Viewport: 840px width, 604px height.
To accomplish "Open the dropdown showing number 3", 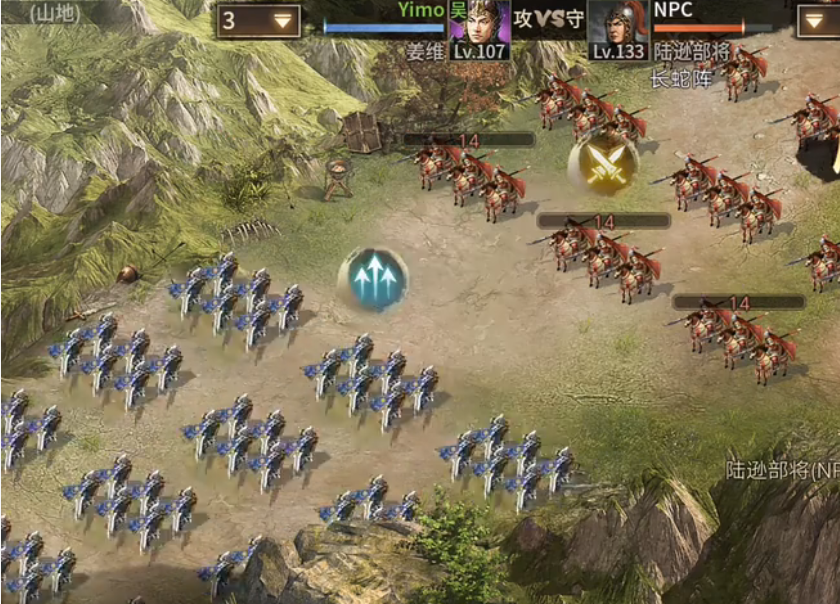I will point(258,21).
